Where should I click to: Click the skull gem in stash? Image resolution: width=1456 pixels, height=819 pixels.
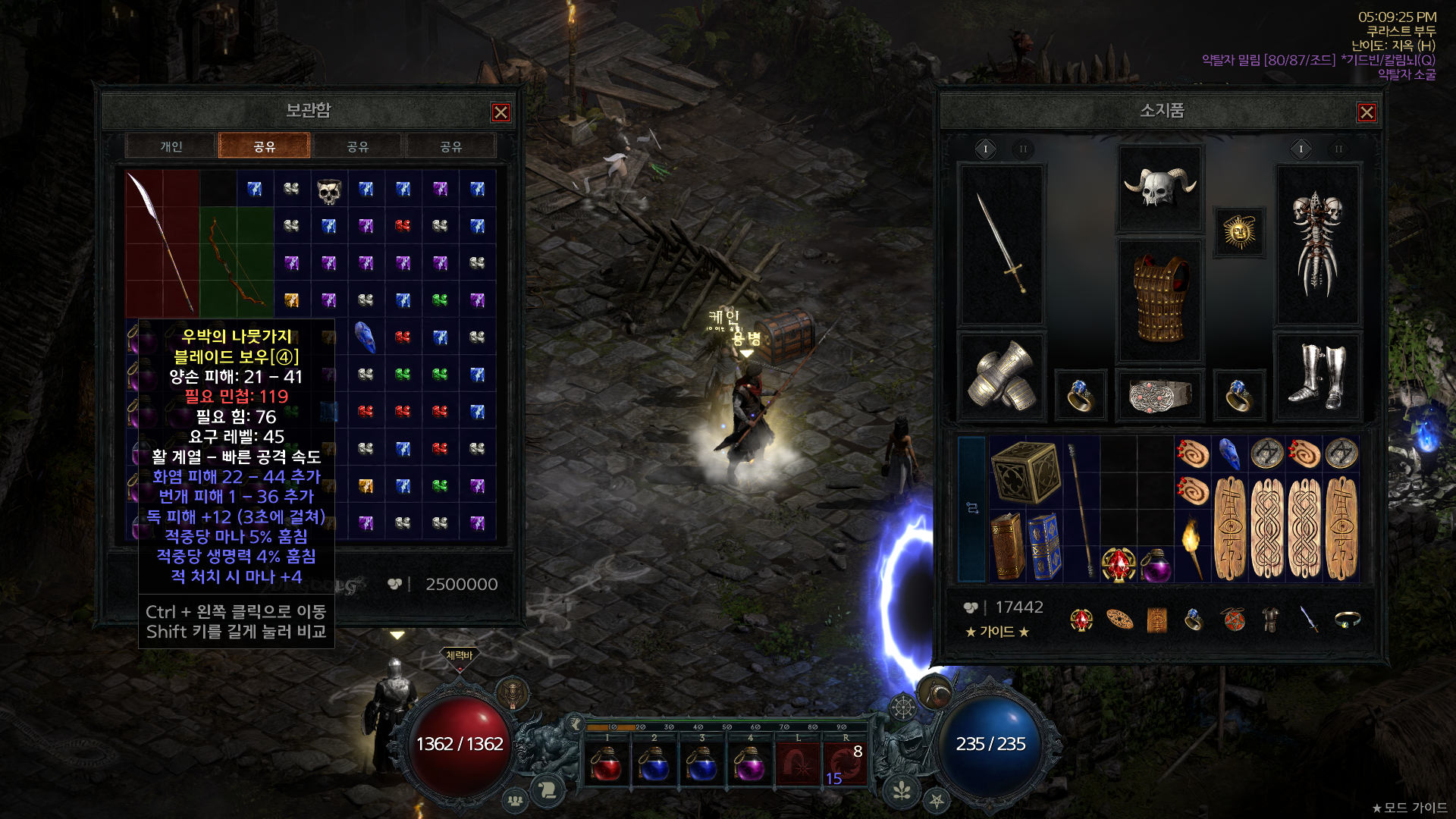[x=328, y=191]
